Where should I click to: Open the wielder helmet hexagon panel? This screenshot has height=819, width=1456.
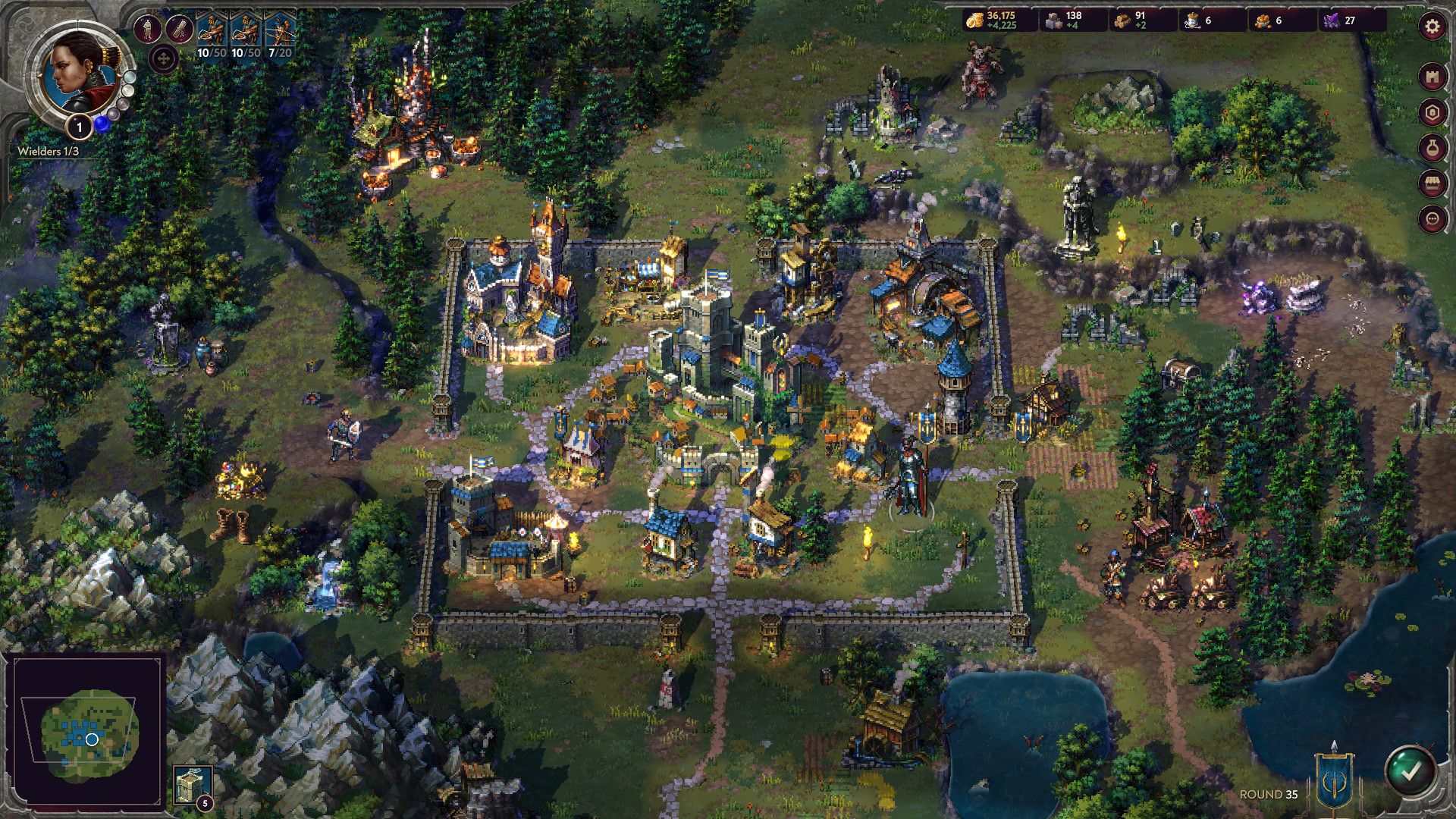(1432, 111)
